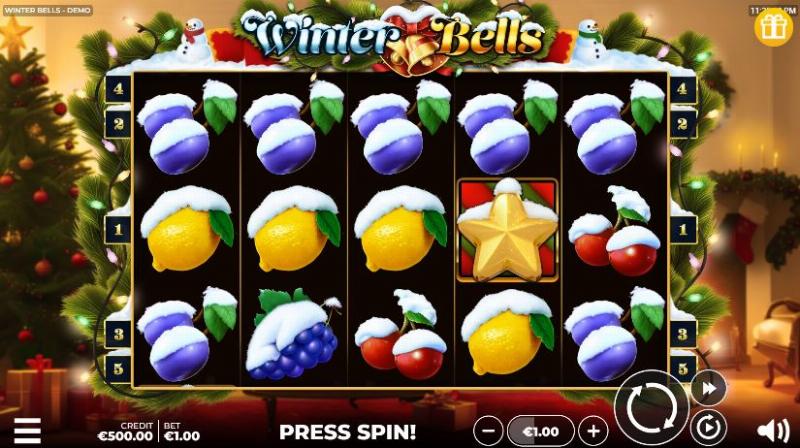Increase the bet with the plus button
This screenshot has width=800, height=448.
593,431
